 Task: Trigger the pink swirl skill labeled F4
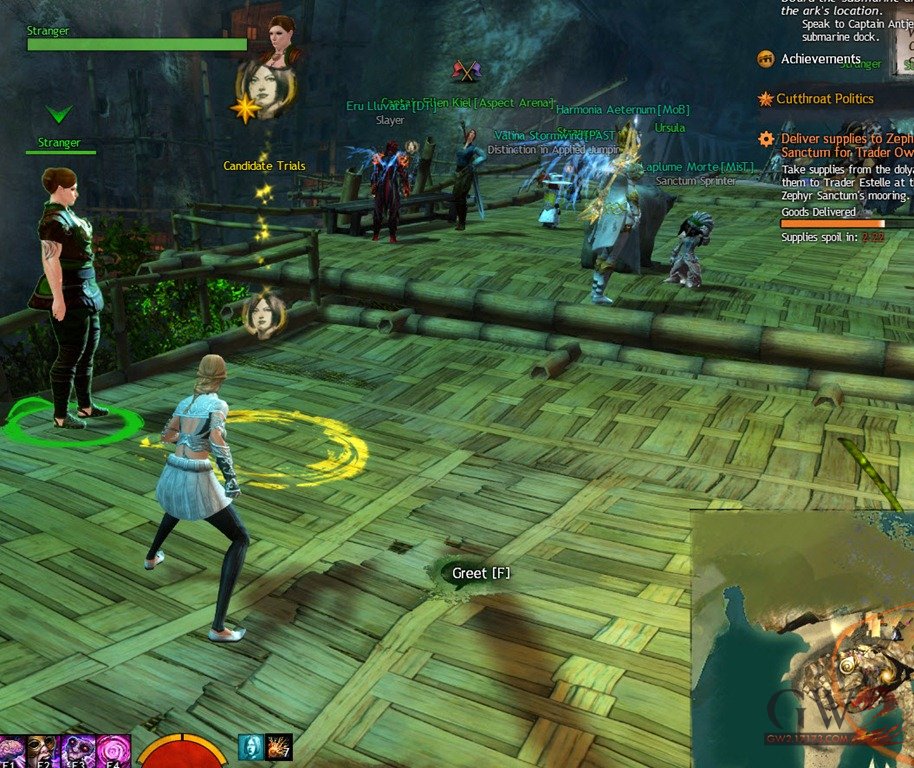pos(110,752)
